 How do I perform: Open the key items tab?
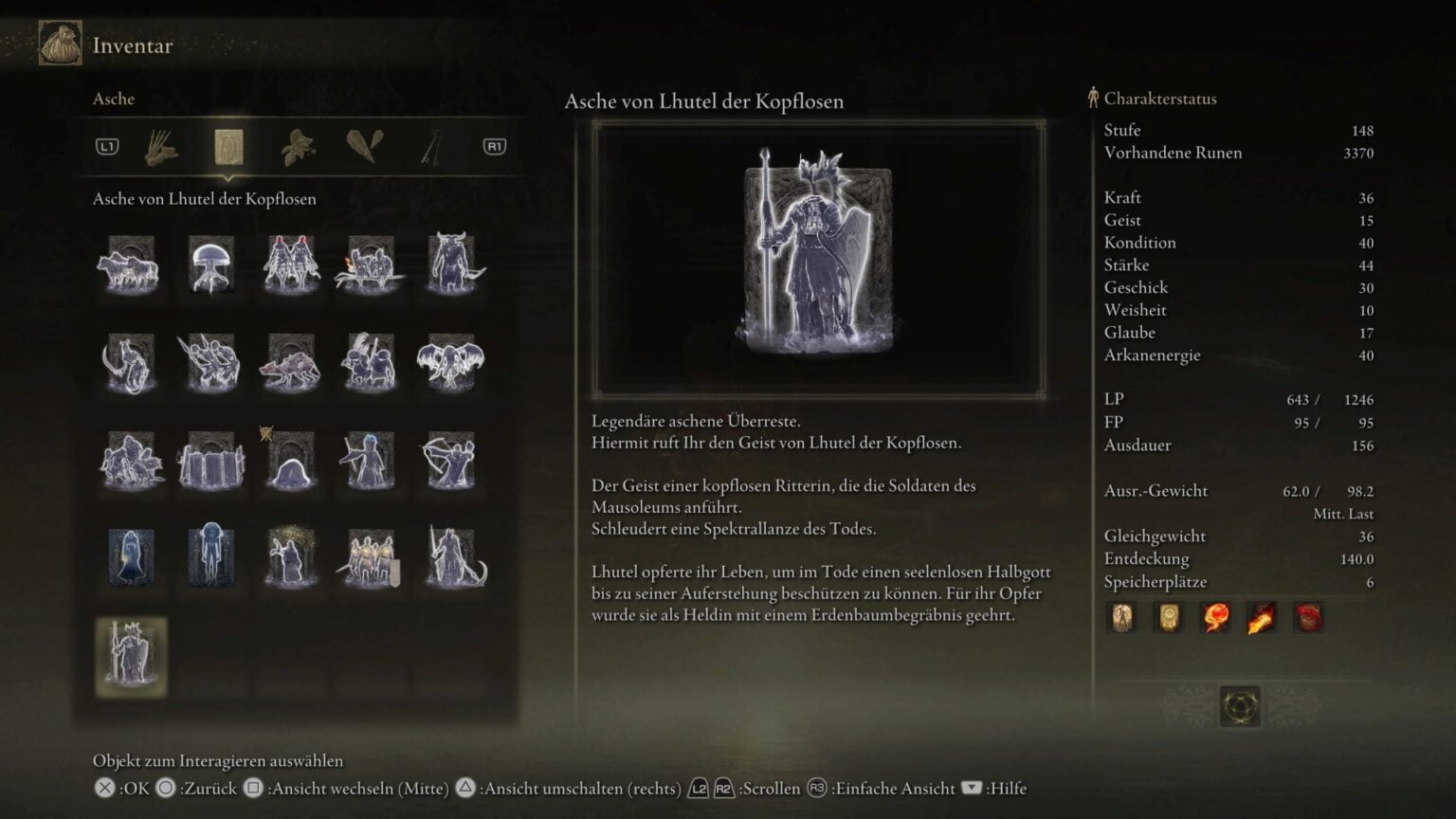point(432,147)
